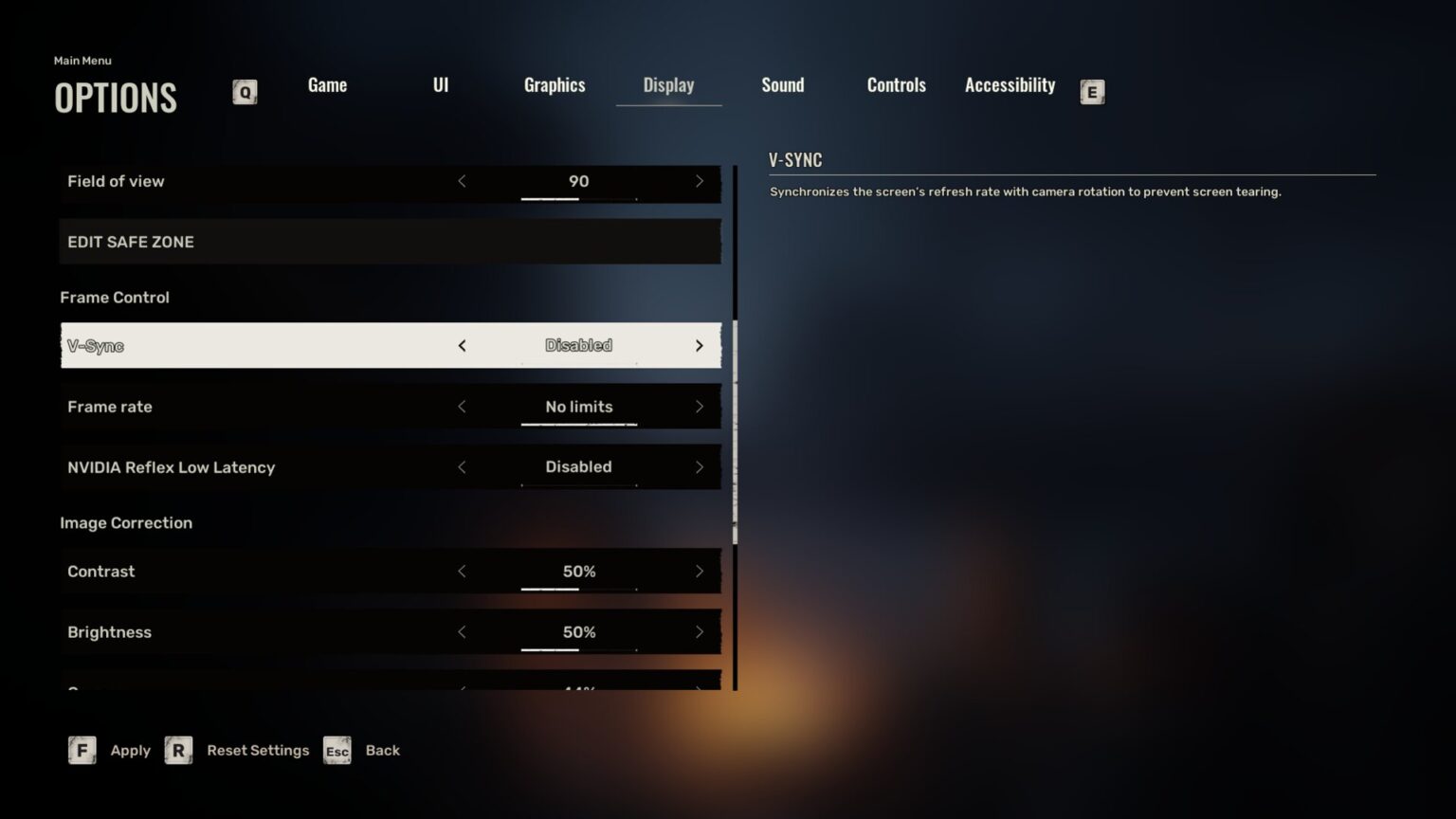
Task: Change Frame rate using its right arrow
Action: coord(700,406)
